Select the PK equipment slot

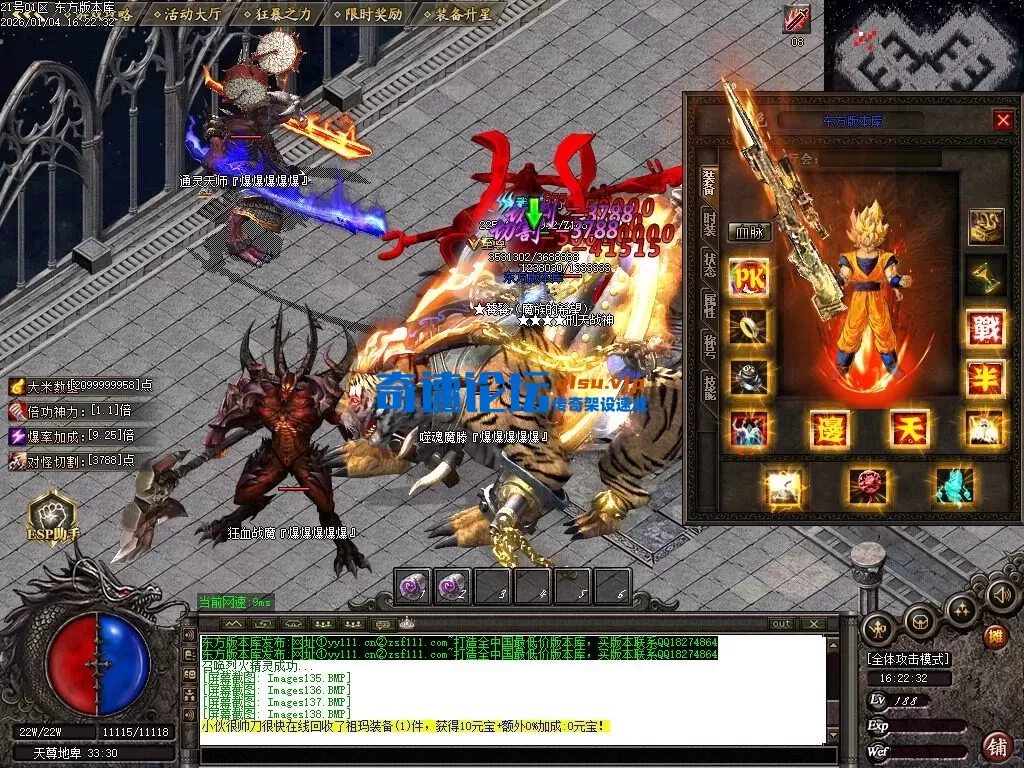pos(749,277)
